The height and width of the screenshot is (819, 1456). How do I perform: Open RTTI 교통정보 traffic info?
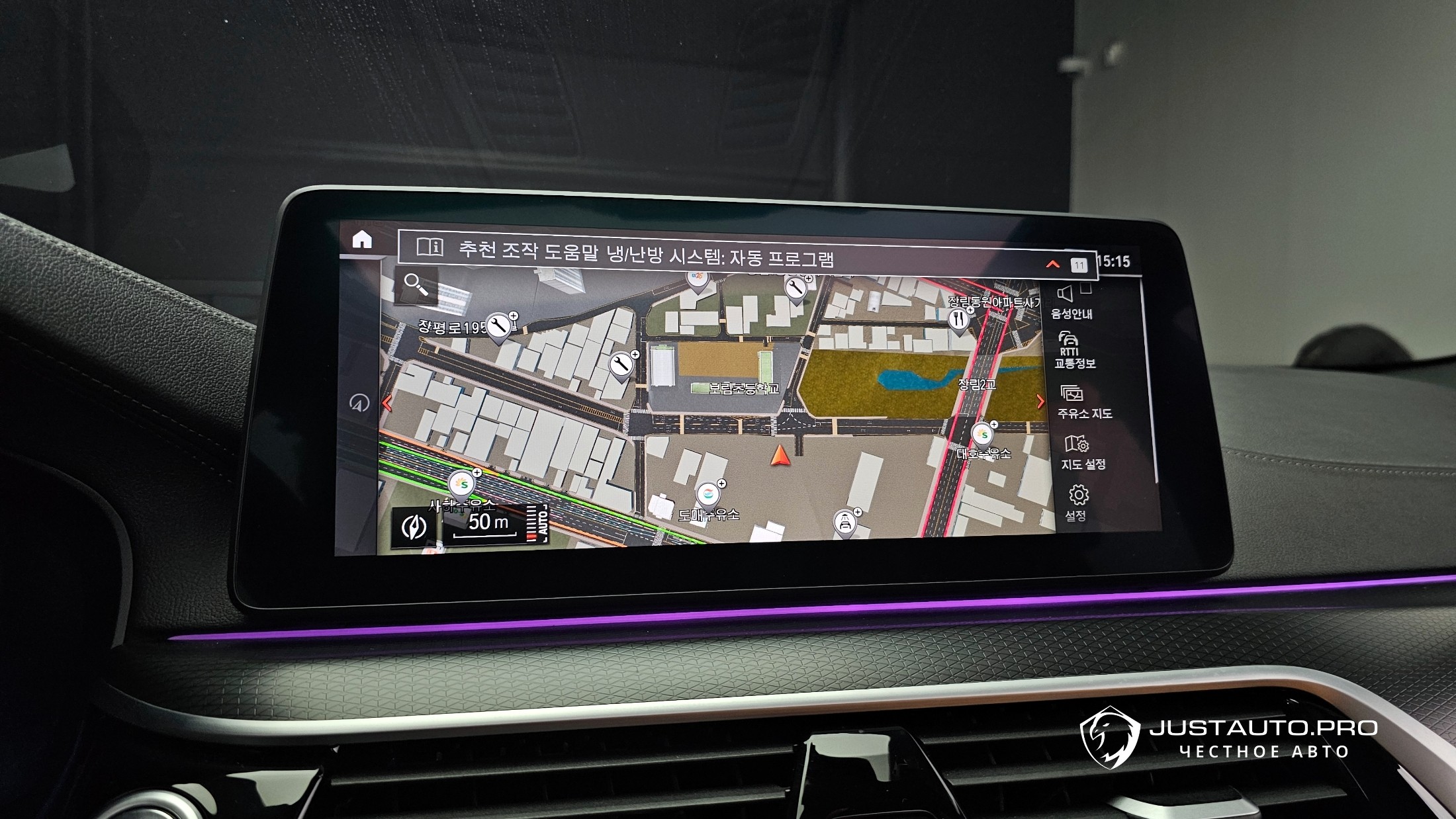(1073, 350)
